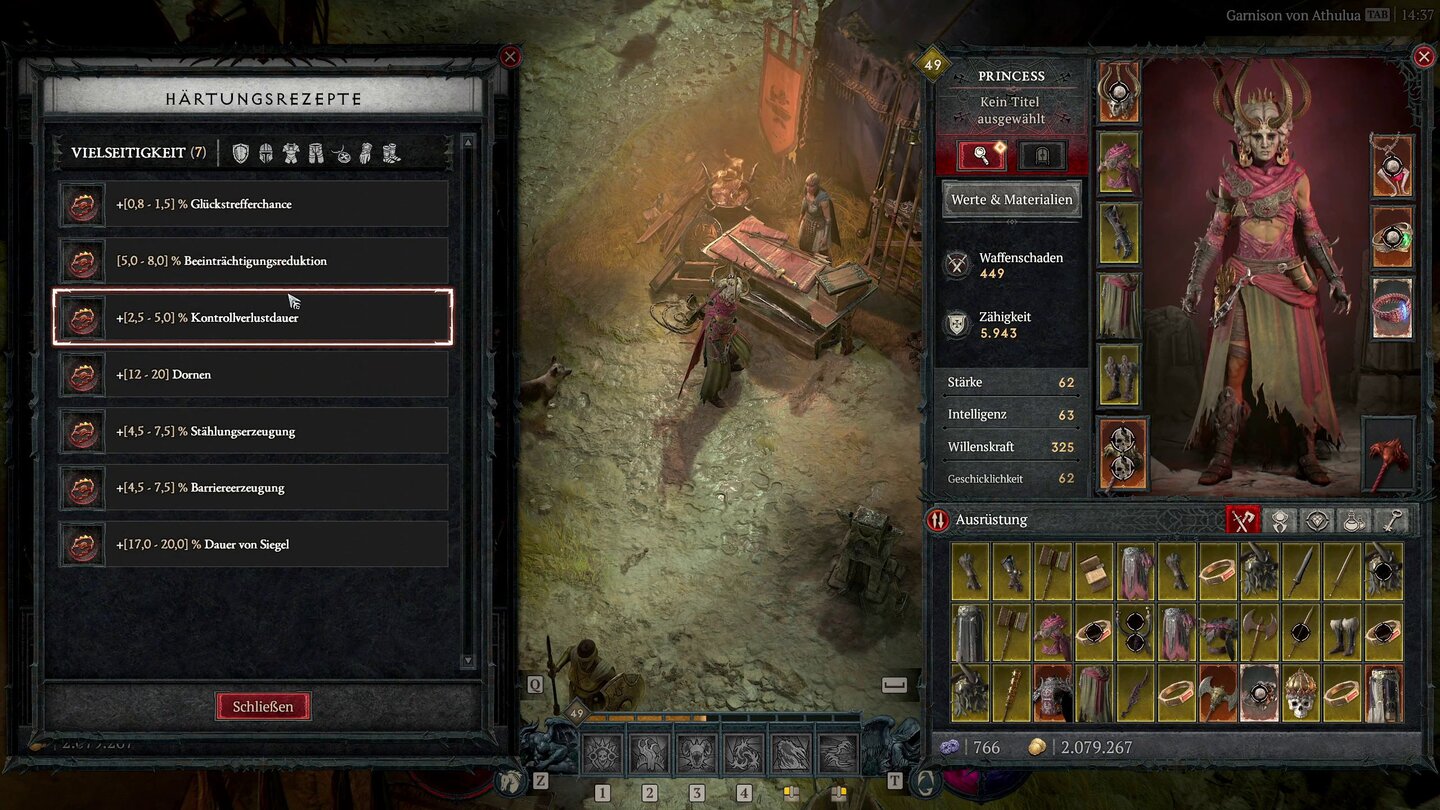
Task: Expand the Werte & Materialien section
Action: point(1011,199)
